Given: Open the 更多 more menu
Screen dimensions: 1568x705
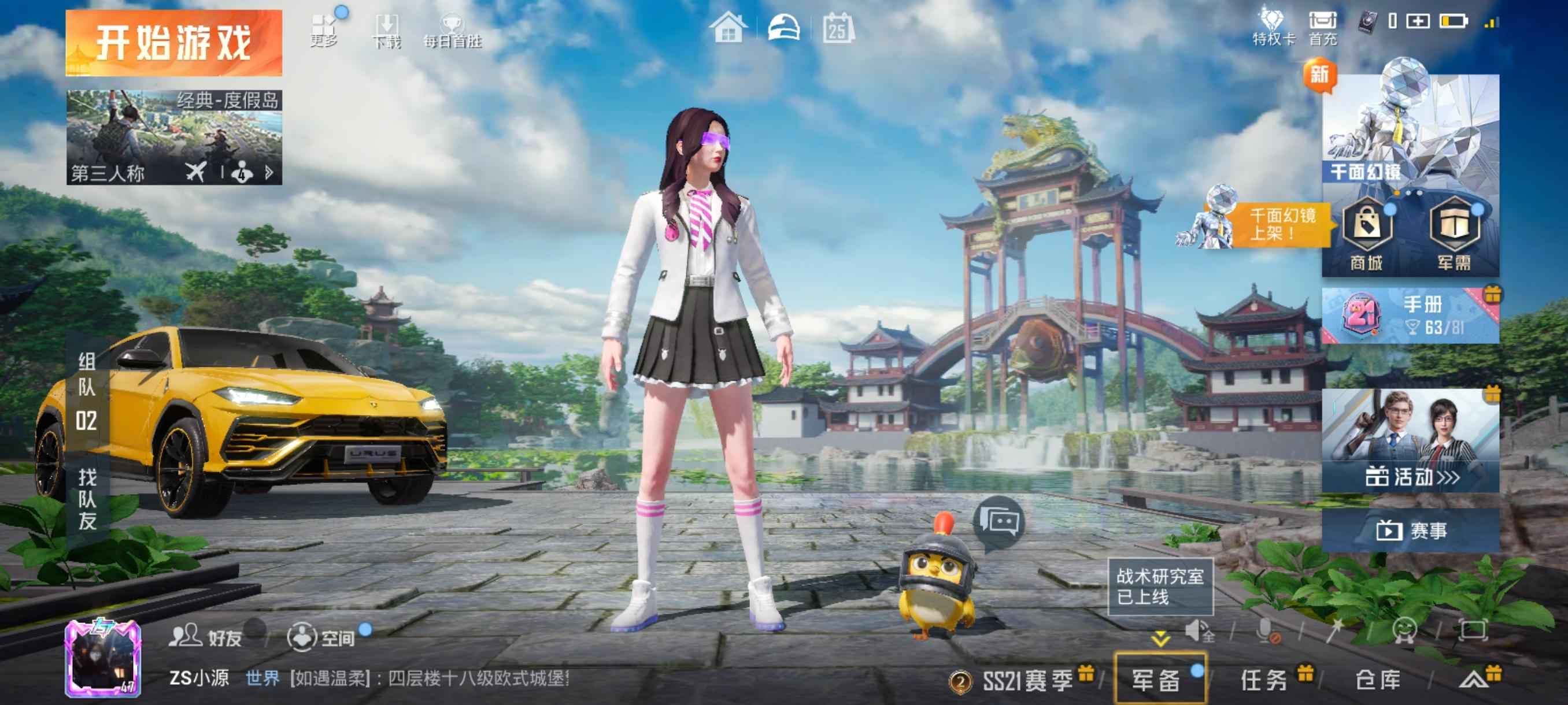Looking at the screenshot, I should click(324, 31).
